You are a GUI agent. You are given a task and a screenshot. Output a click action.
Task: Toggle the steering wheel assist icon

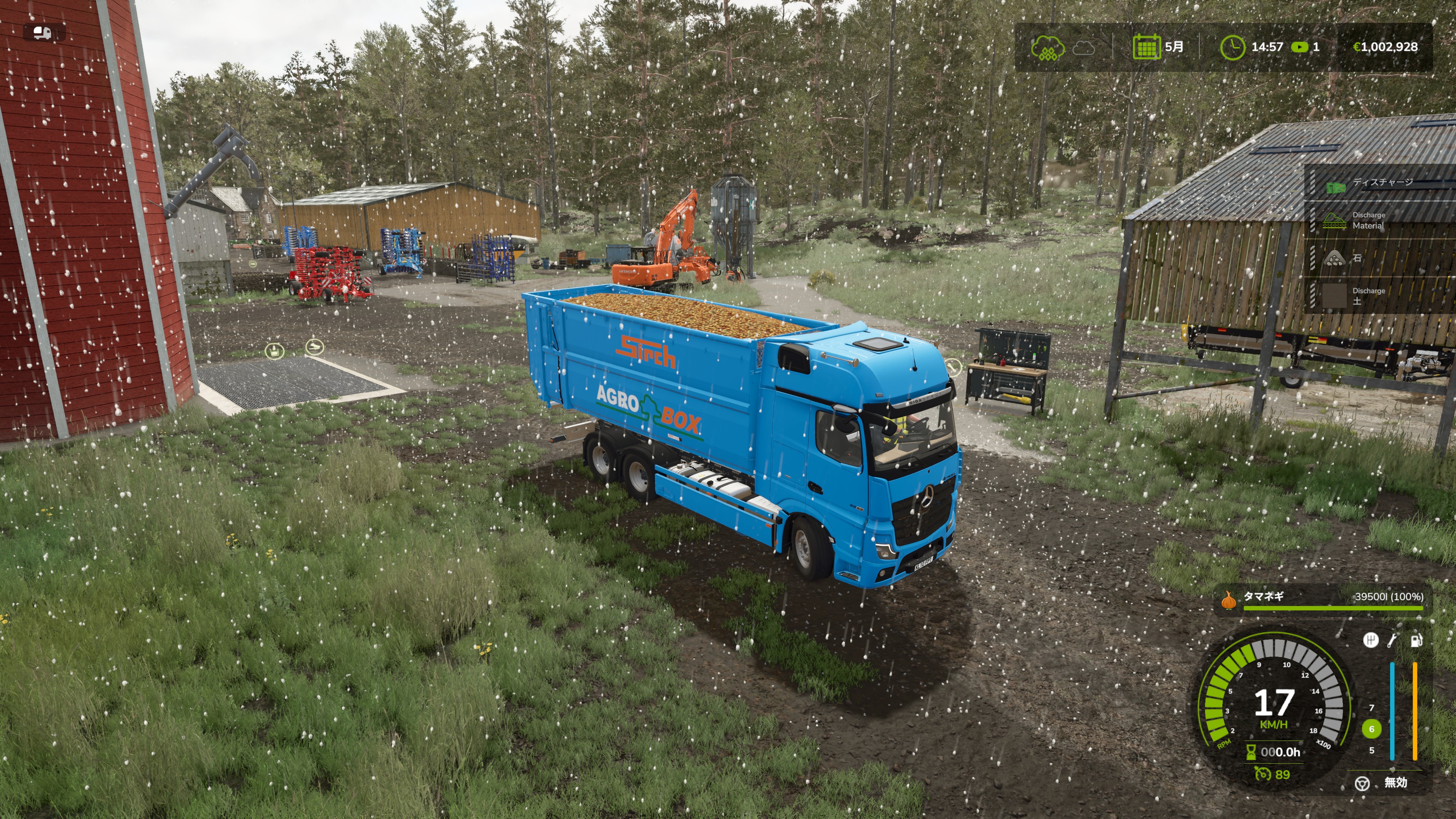(x=1362, y=783)
